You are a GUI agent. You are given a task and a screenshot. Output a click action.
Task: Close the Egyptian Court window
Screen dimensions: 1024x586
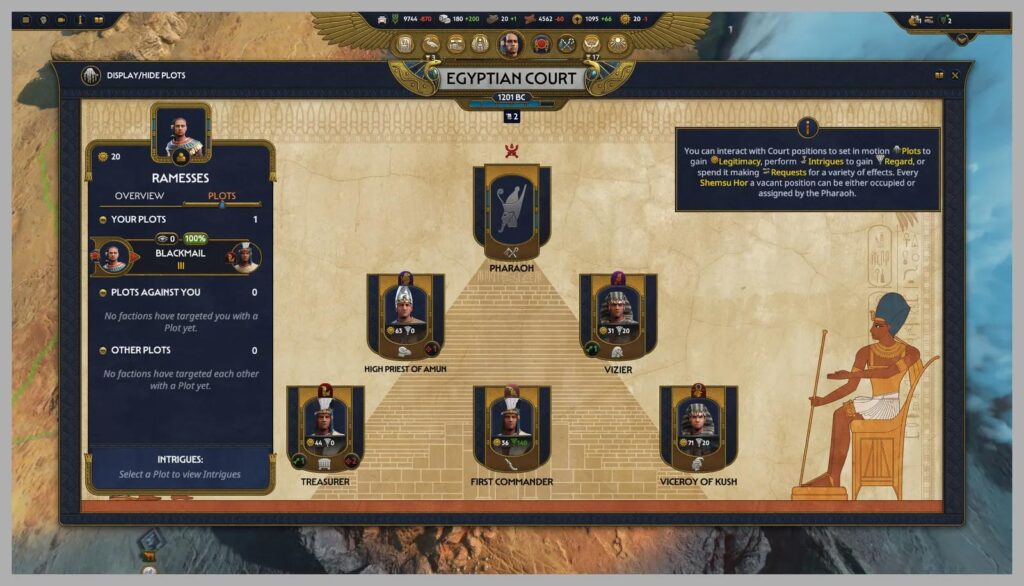(955, 75)
